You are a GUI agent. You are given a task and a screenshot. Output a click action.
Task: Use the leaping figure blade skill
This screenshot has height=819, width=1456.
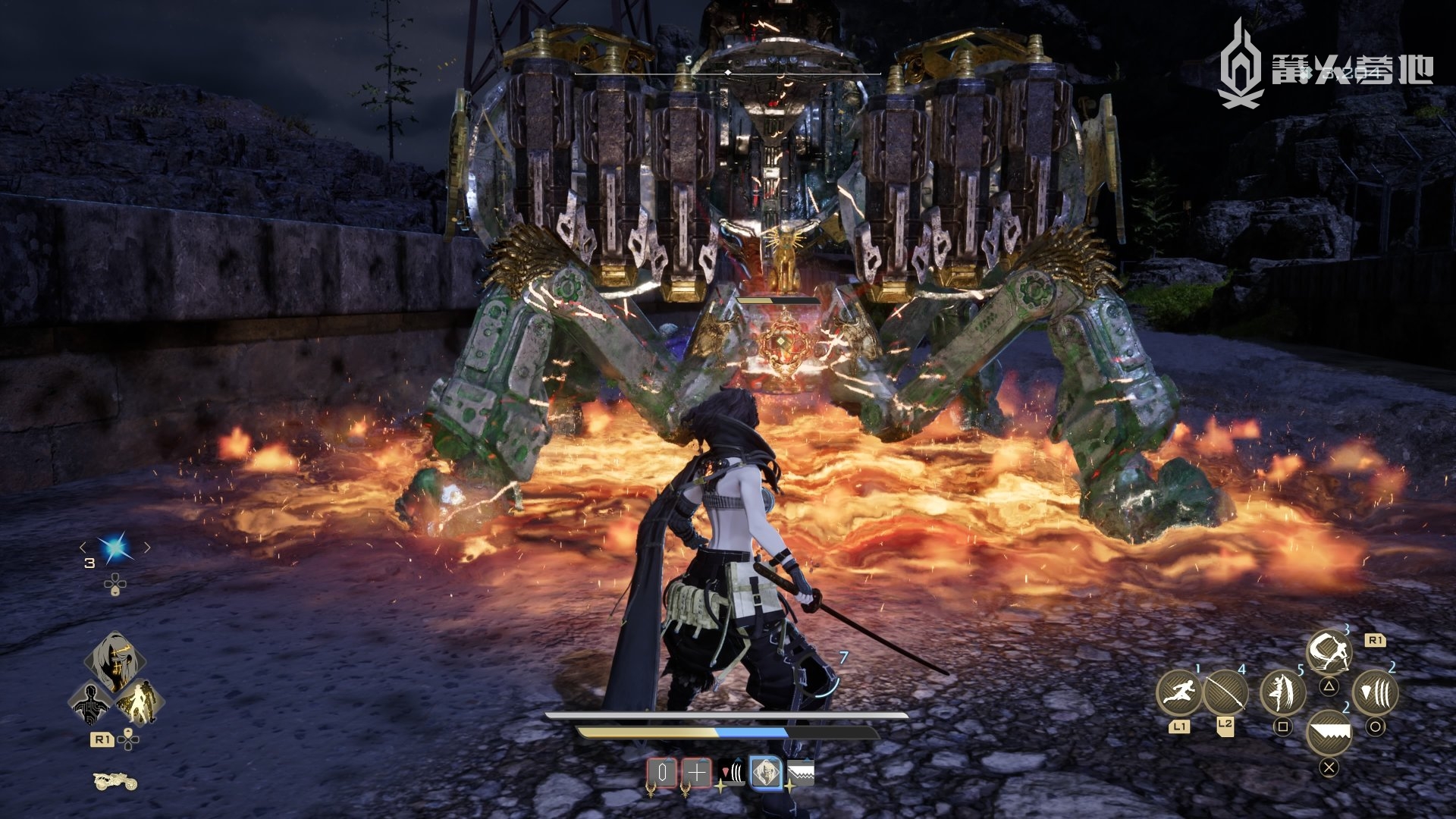1282,692
